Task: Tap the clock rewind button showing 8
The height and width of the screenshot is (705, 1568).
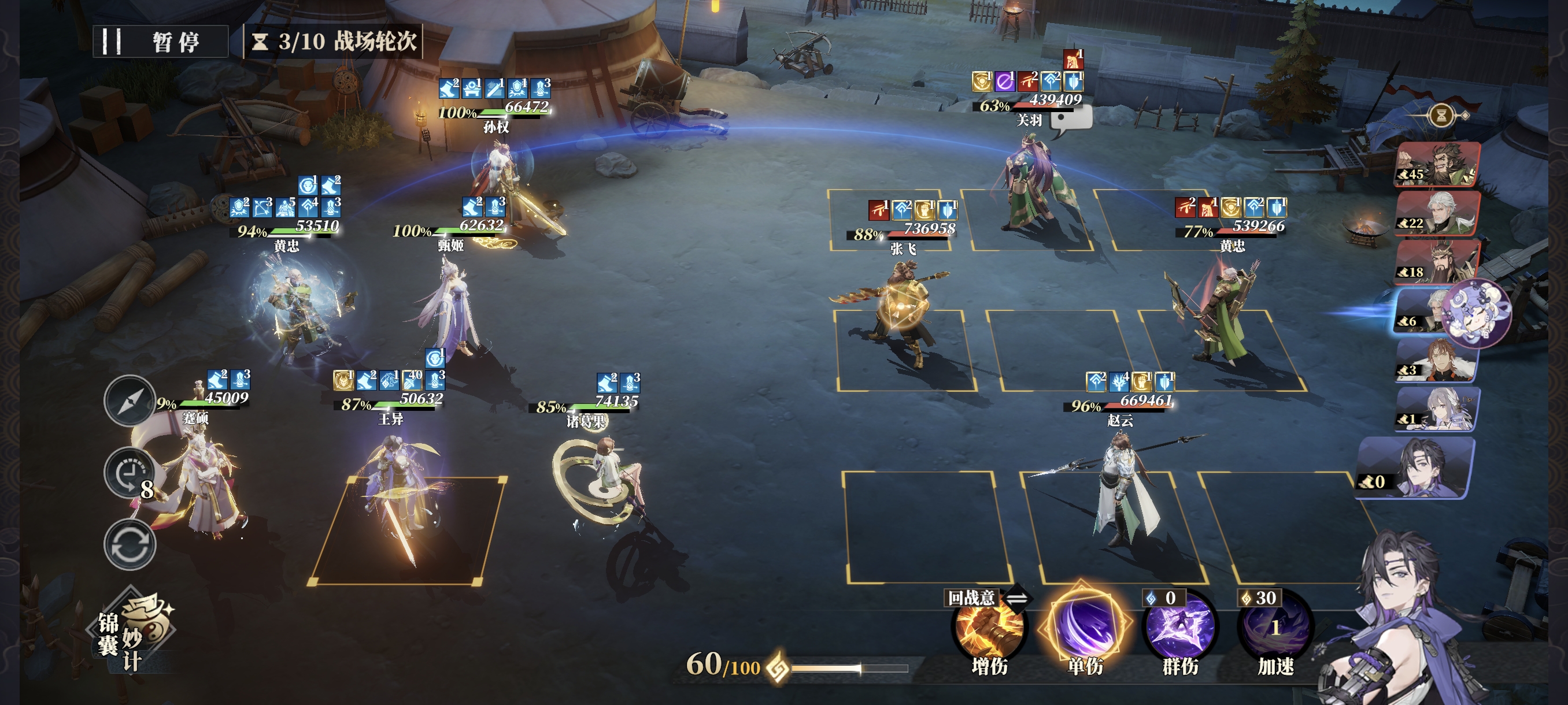Action: [x=129, y=474]
